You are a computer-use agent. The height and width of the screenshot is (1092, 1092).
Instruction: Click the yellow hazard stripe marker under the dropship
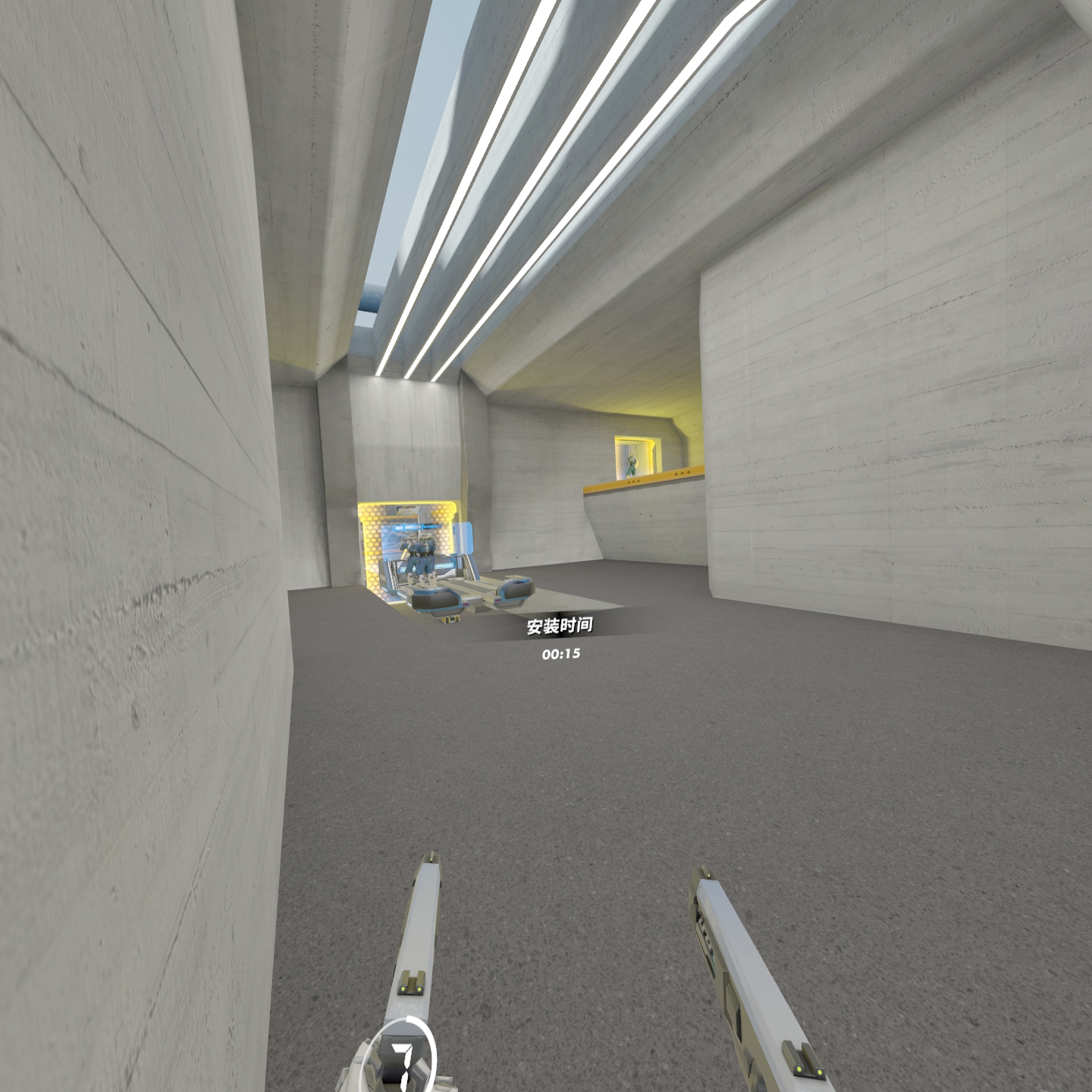[x=451, y=620]
